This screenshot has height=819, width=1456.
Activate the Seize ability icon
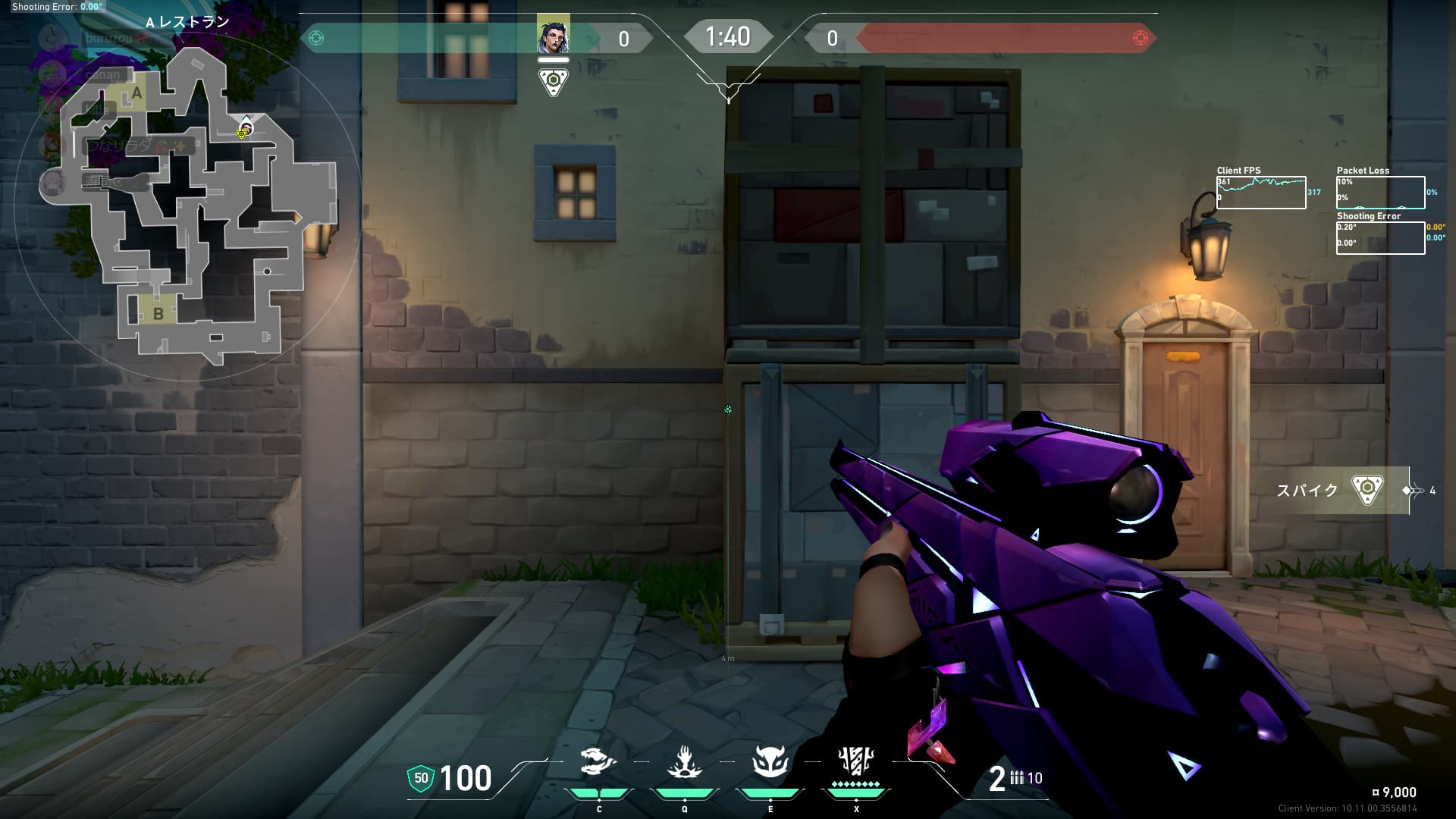pos(684,763)
